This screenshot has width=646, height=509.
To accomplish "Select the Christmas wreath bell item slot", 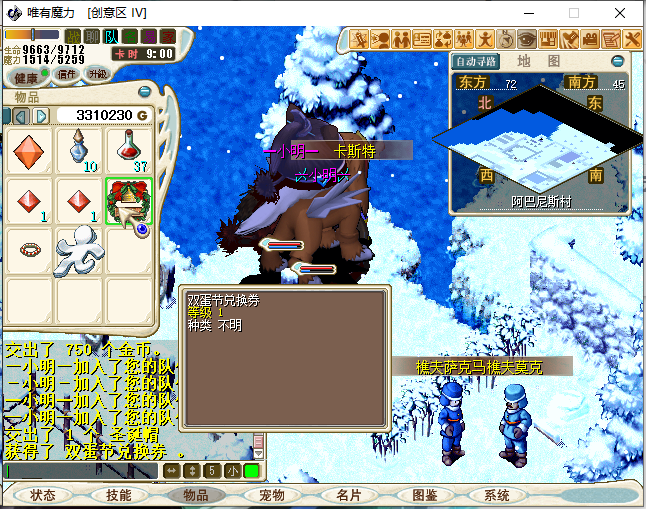I will 129,201.
